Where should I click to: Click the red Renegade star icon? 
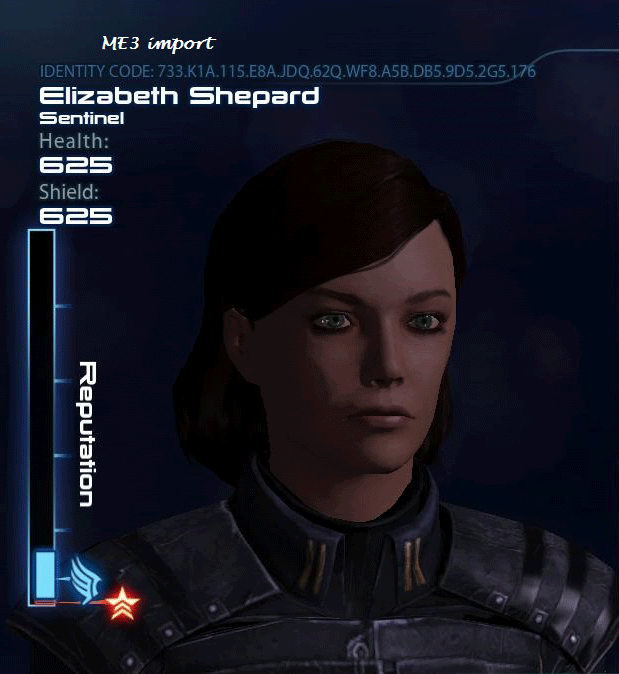[122, 602]
